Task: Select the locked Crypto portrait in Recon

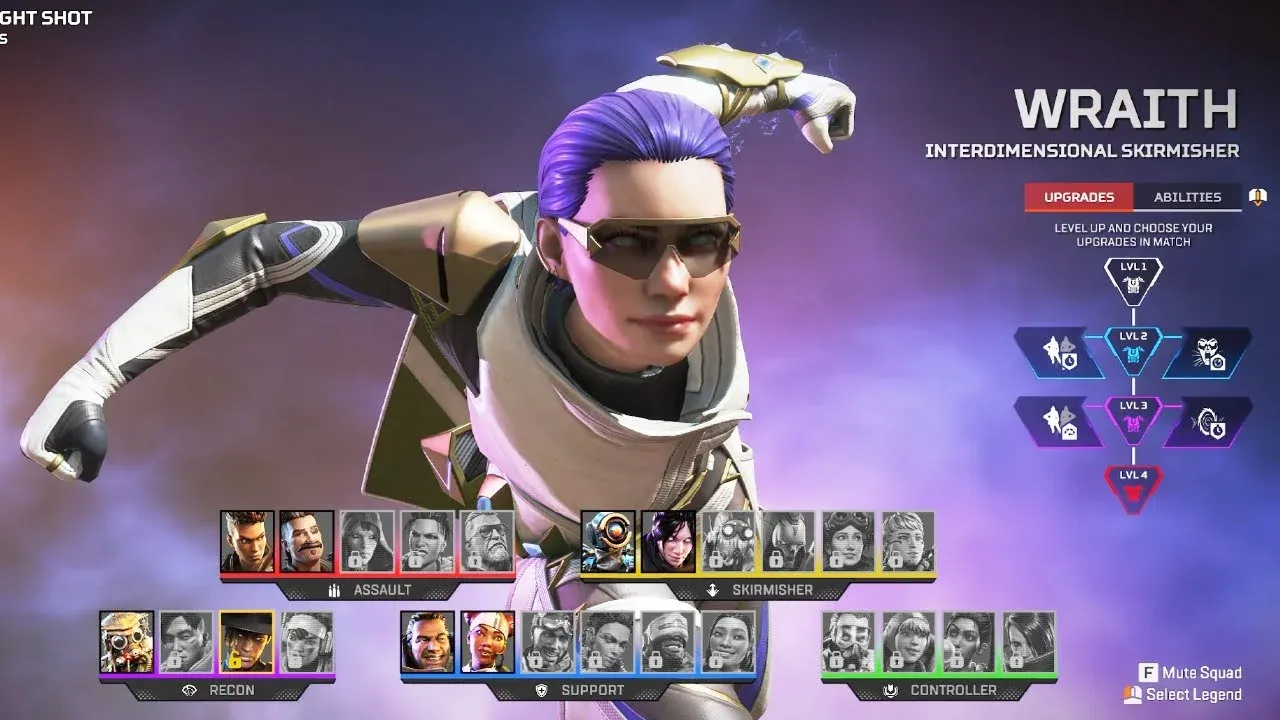Action: coord(186,641)
